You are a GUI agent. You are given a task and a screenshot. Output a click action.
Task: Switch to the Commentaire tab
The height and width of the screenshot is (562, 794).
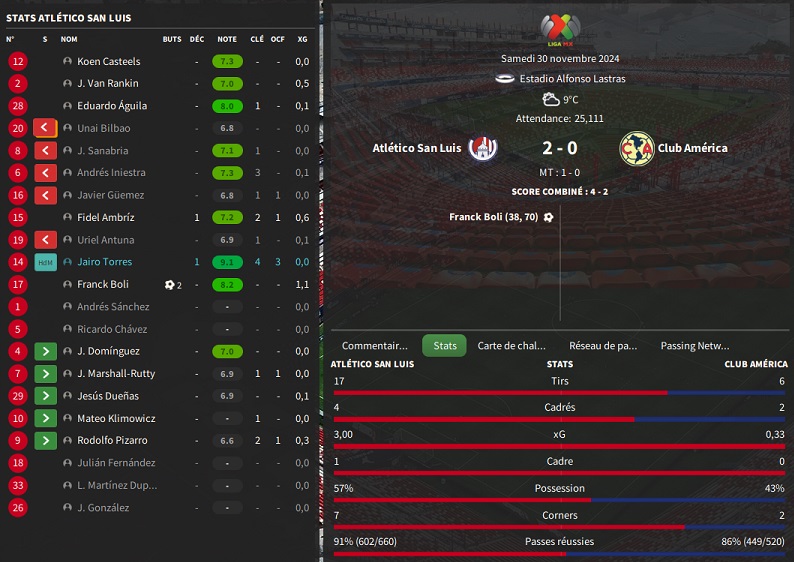(x=375, y=346)
